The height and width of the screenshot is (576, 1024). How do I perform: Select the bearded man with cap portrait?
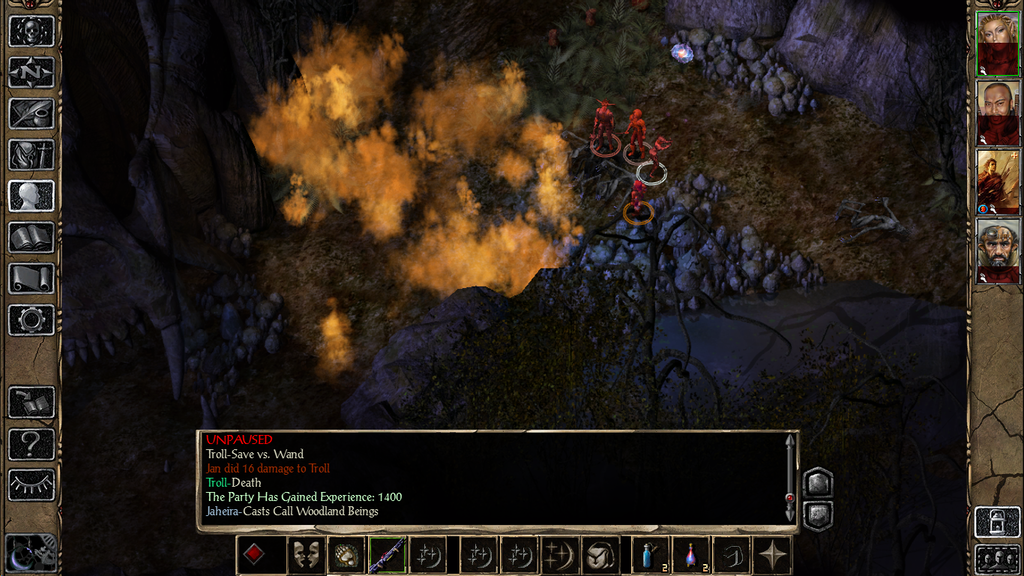[997, 251]
